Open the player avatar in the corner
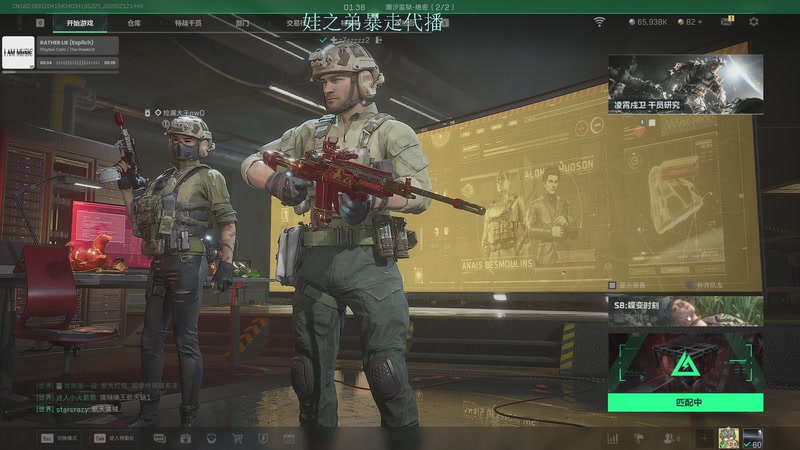 (728, 437)
